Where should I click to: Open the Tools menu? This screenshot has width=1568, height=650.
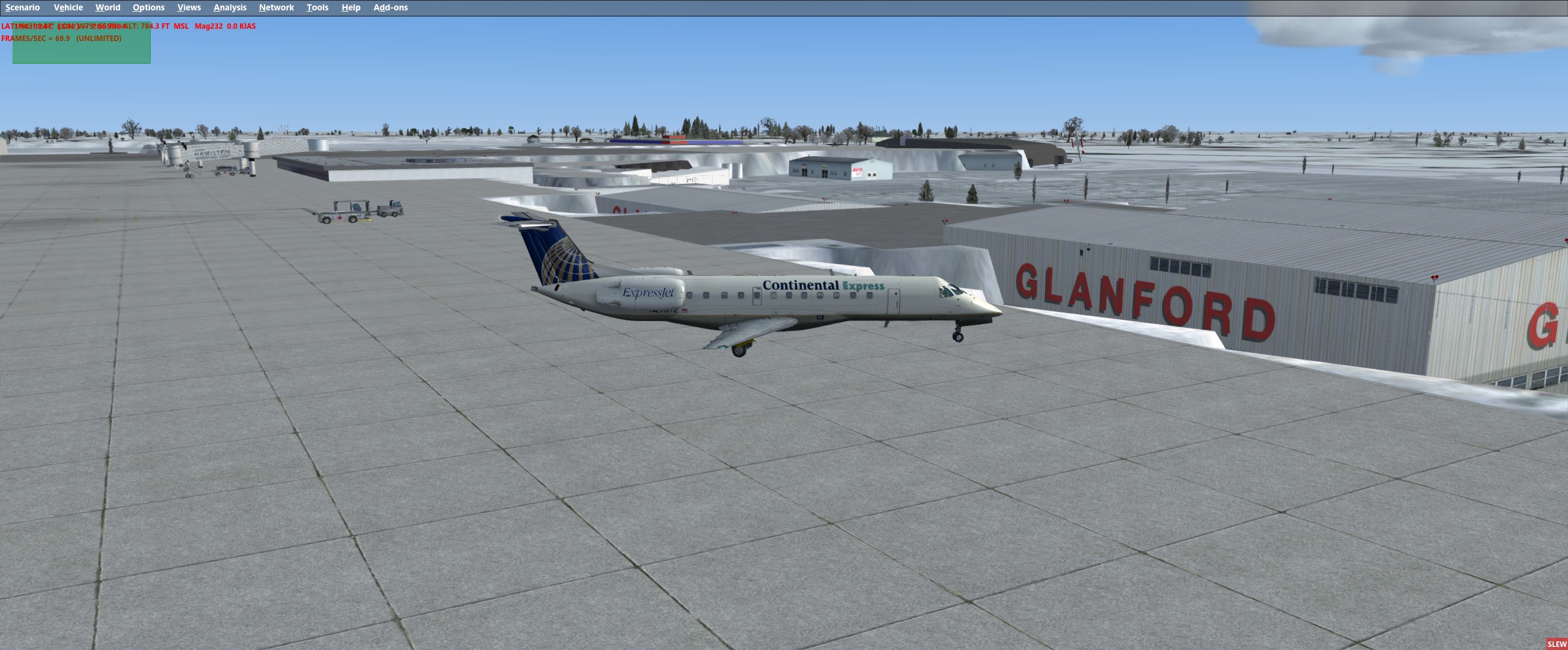(x=317, y=7)
